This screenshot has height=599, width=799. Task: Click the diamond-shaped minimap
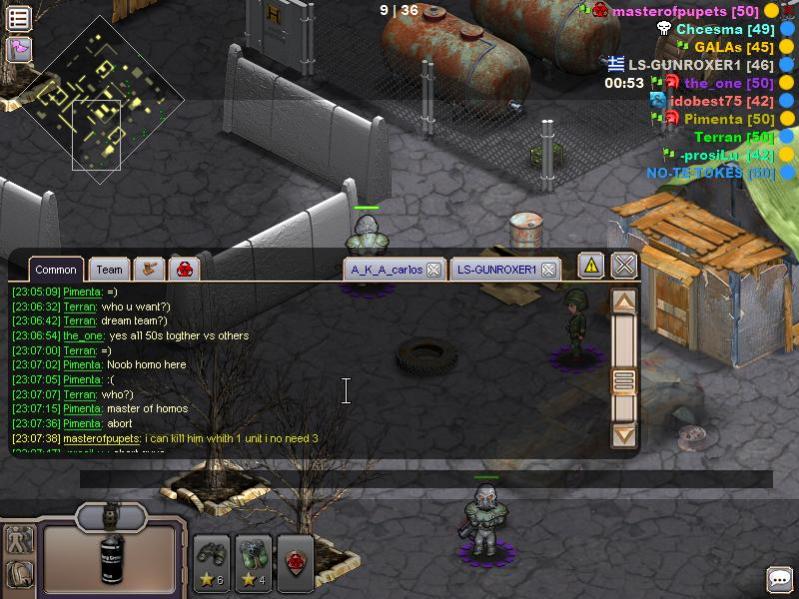click(105, 96)
